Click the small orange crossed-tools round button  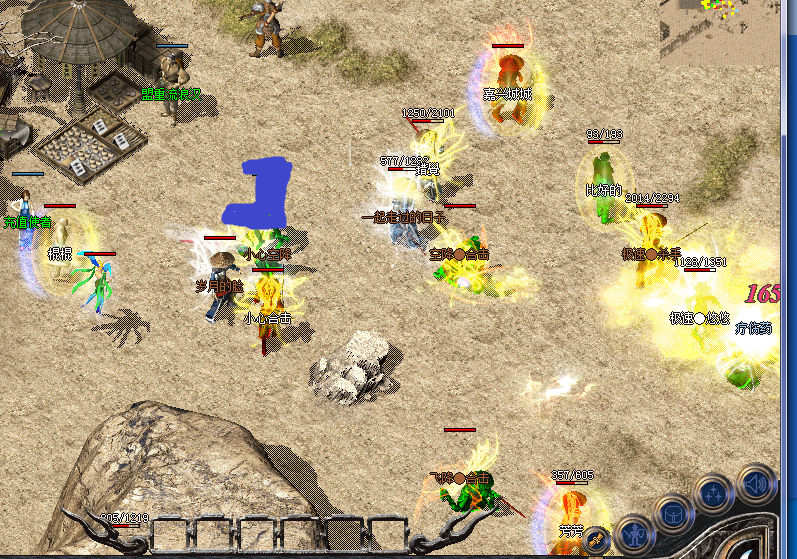(596, 539)
